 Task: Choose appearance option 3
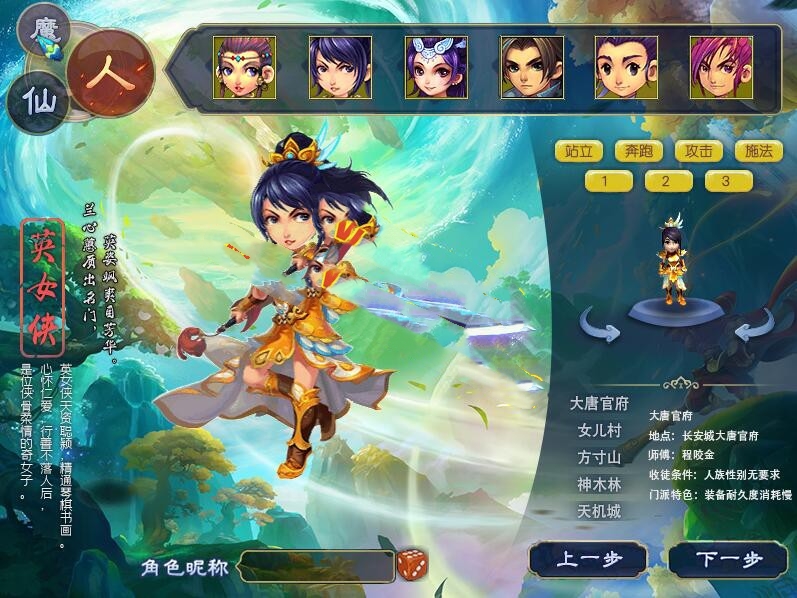click(x=728, y=181)
